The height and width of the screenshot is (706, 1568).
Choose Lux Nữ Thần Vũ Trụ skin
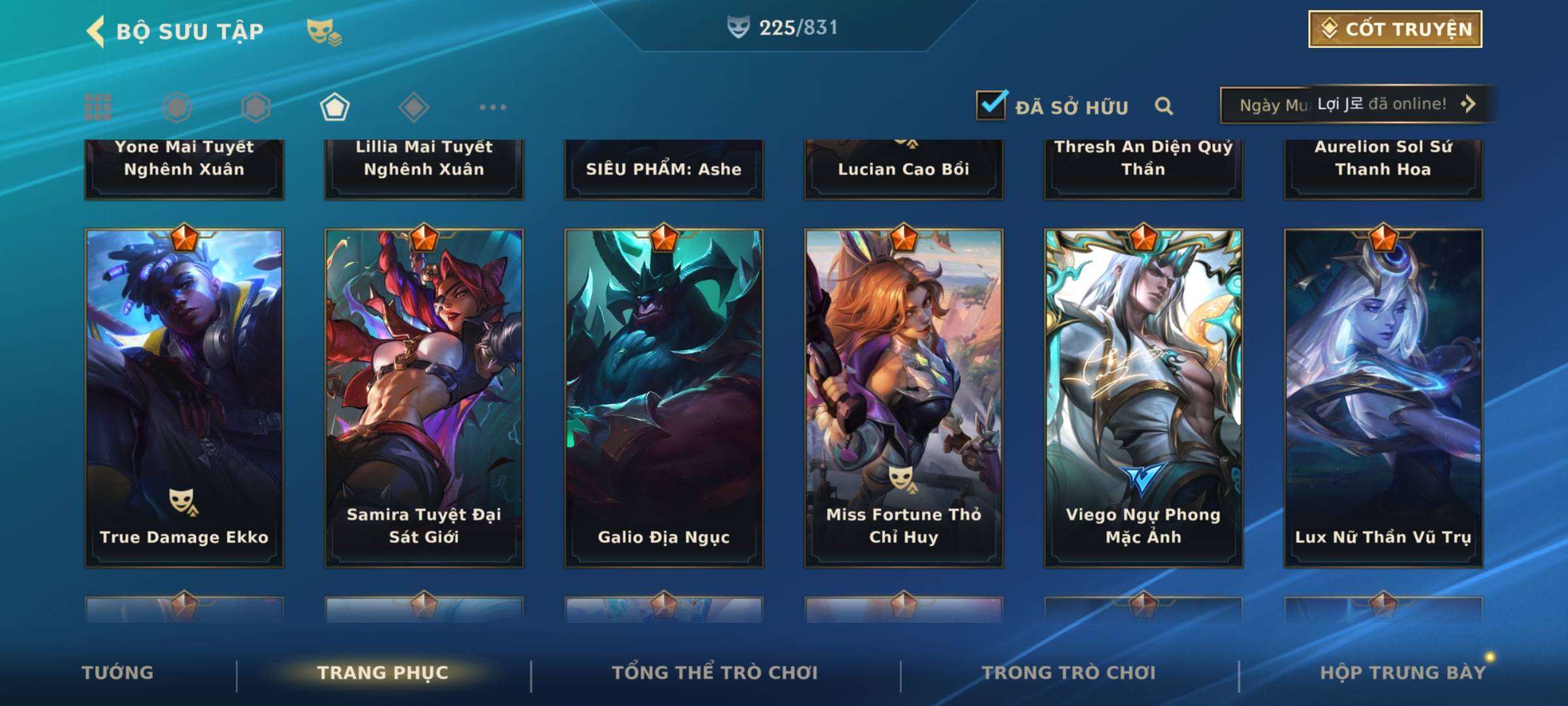tap(1383, 397)
